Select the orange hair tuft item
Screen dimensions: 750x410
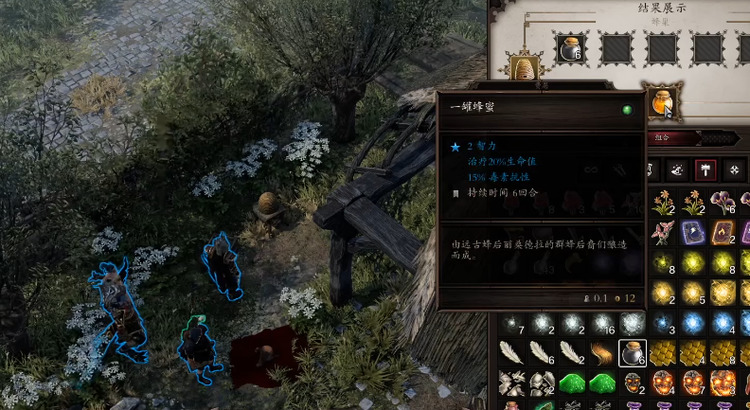click(x=601, y=352)
